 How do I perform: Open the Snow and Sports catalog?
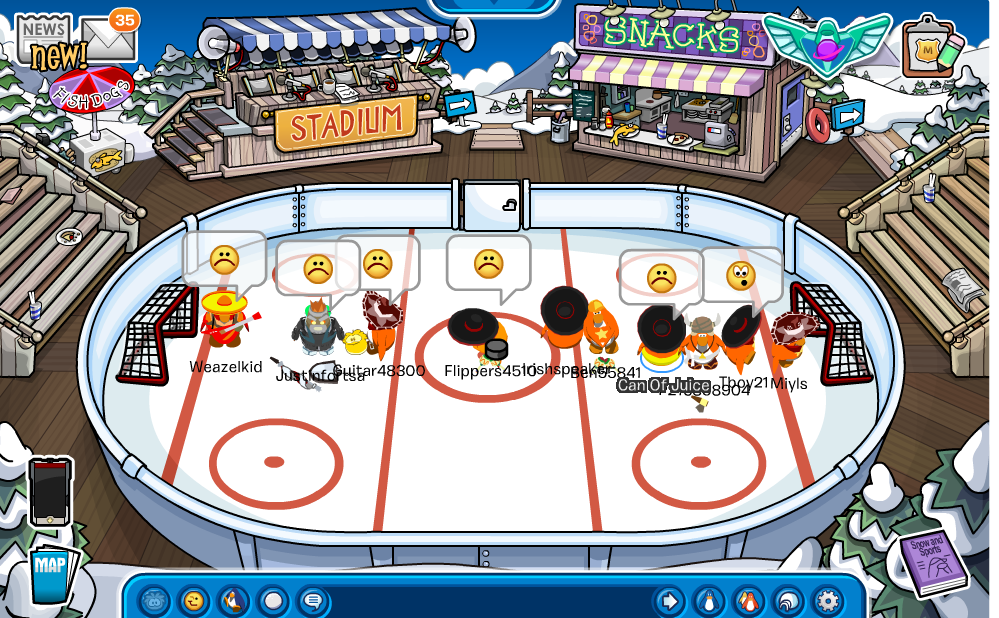(x=931, y=561)
